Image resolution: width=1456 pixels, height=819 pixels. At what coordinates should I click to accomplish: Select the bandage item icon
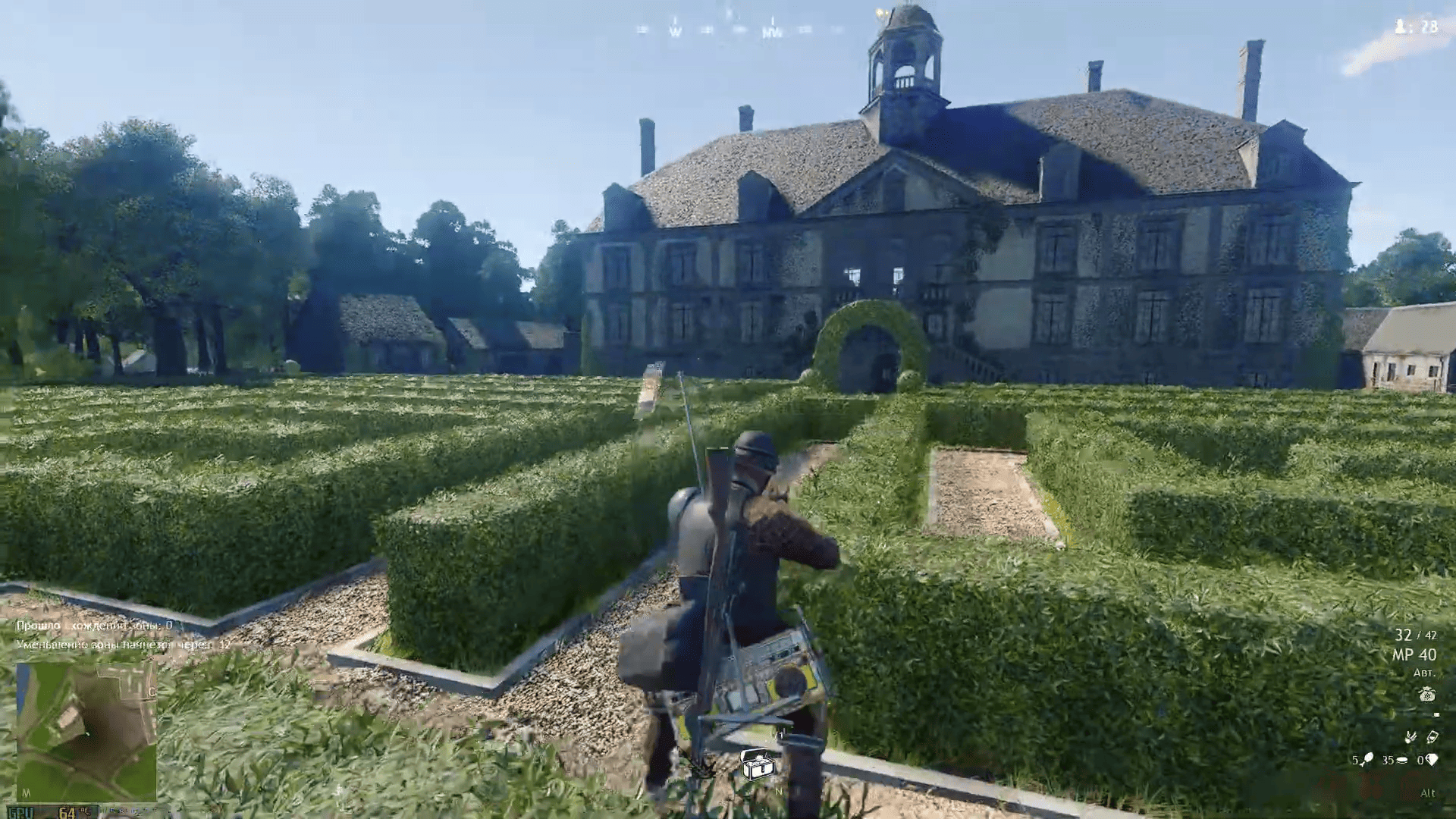coord(1410,736)
